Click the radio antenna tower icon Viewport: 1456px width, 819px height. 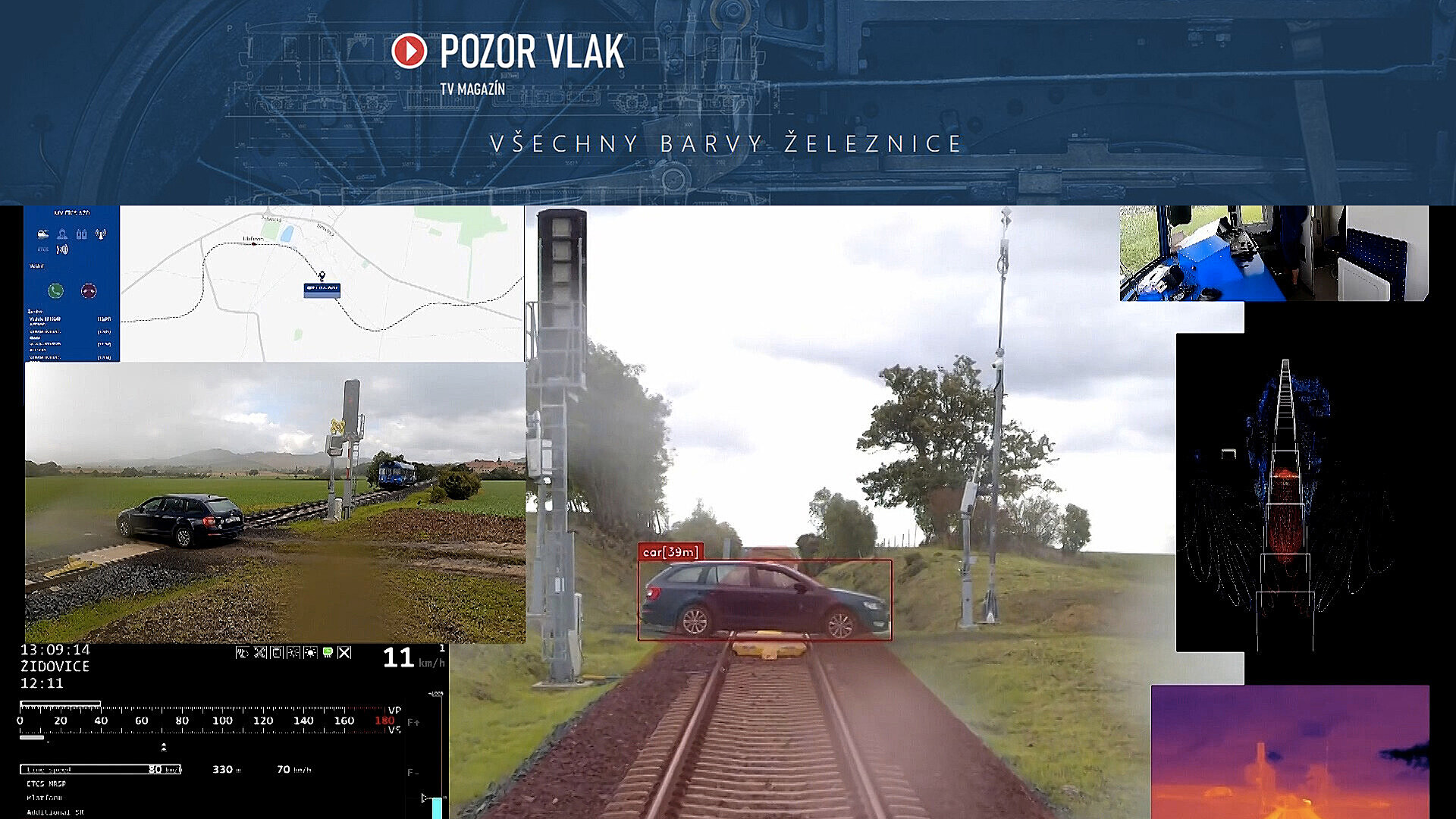[101, 234]
